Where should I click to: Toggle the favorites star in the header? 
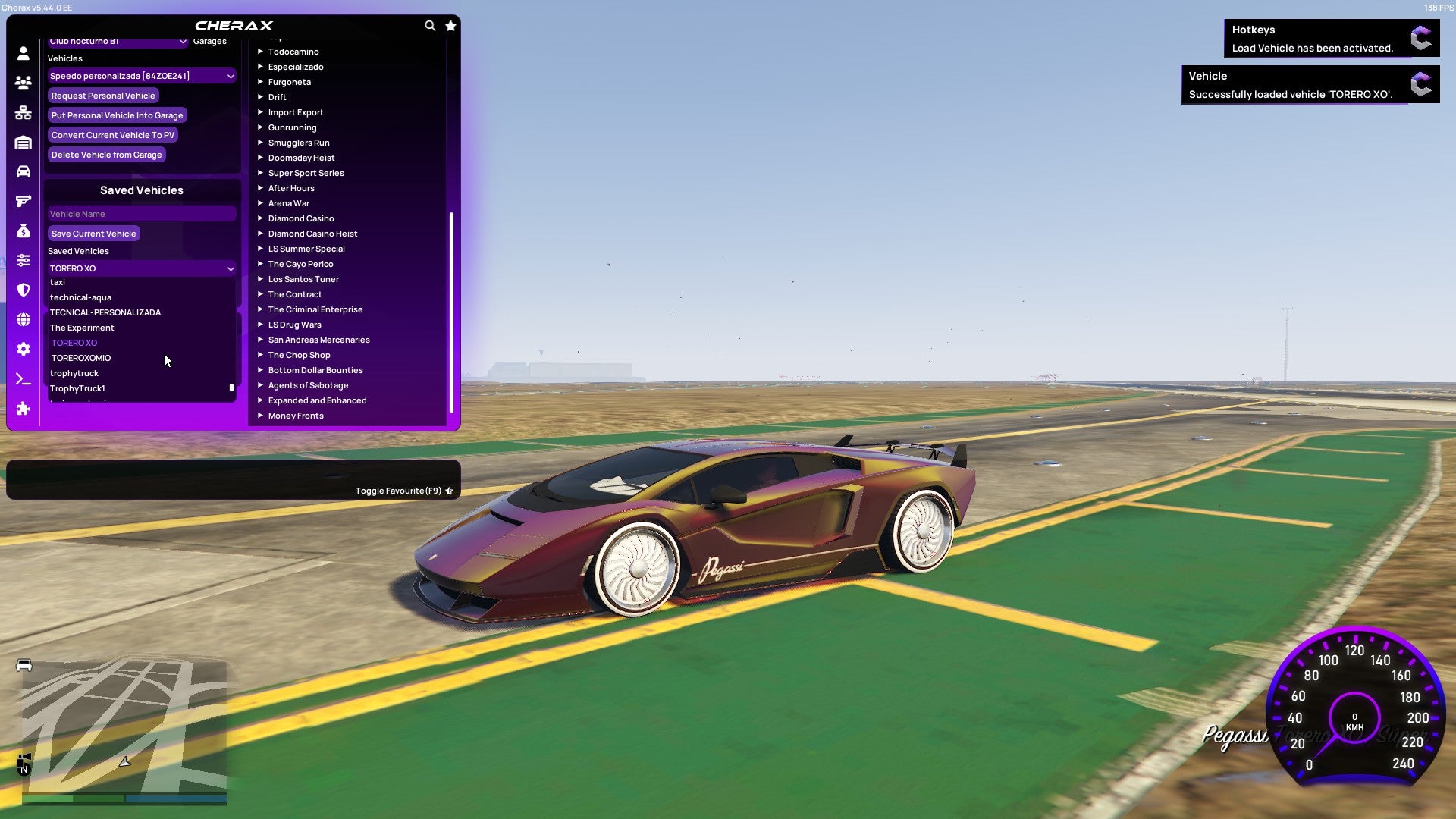[x=450, y=25]
